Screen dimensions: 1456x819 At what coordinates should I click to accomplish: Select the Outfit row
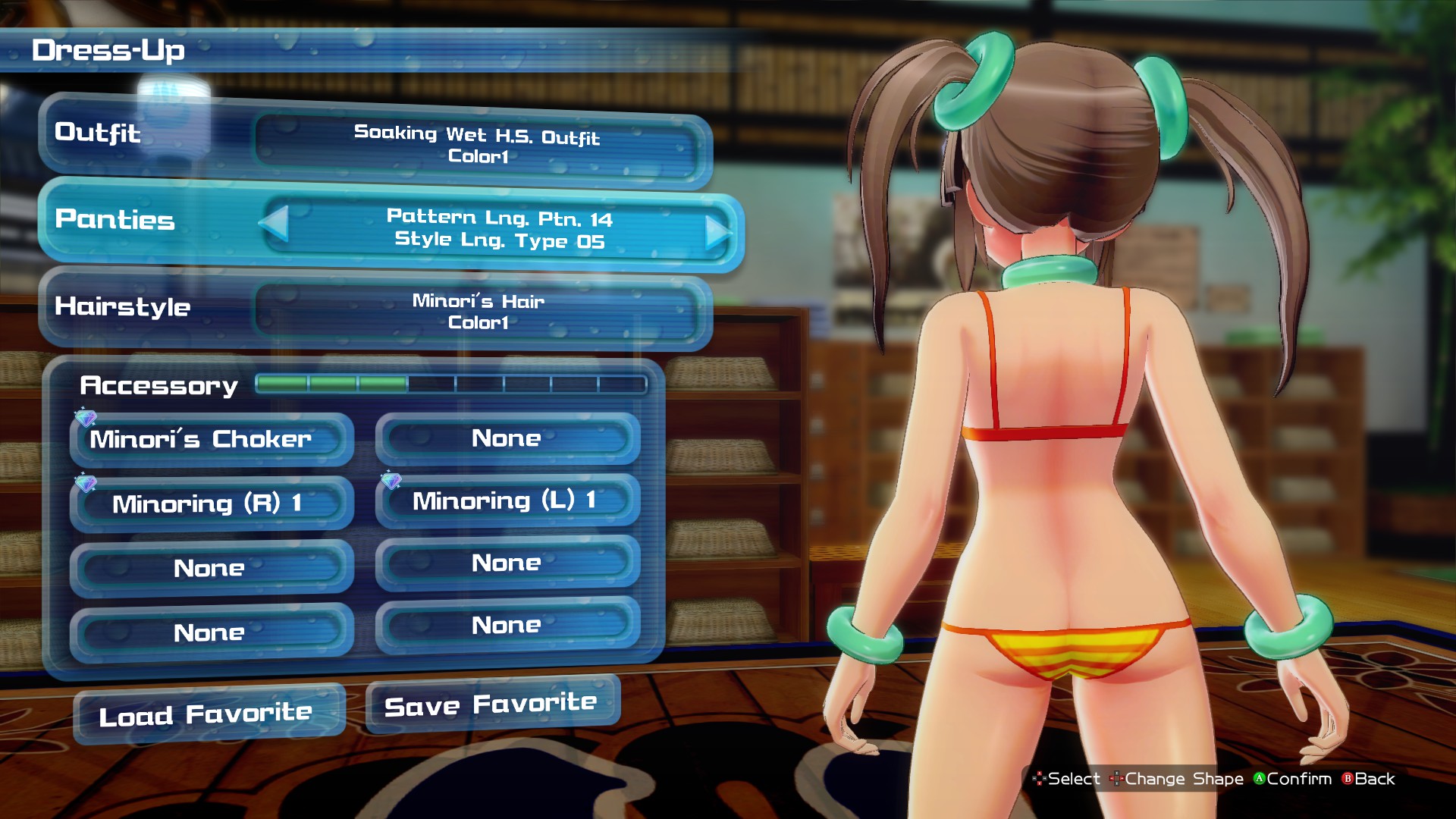[375, 143]
